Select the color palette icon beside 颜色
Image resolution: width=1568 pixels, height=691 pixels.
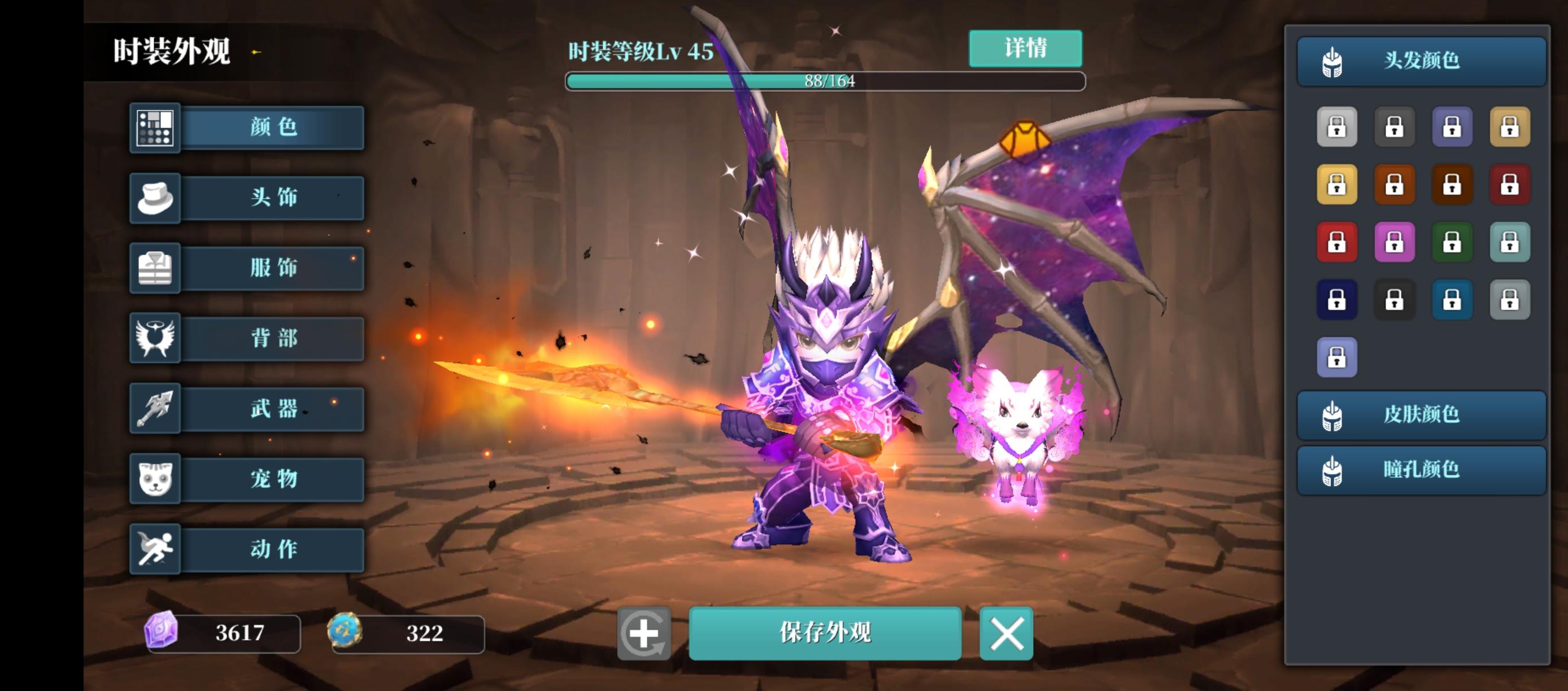pyautogui.click(x=155, y=128)
